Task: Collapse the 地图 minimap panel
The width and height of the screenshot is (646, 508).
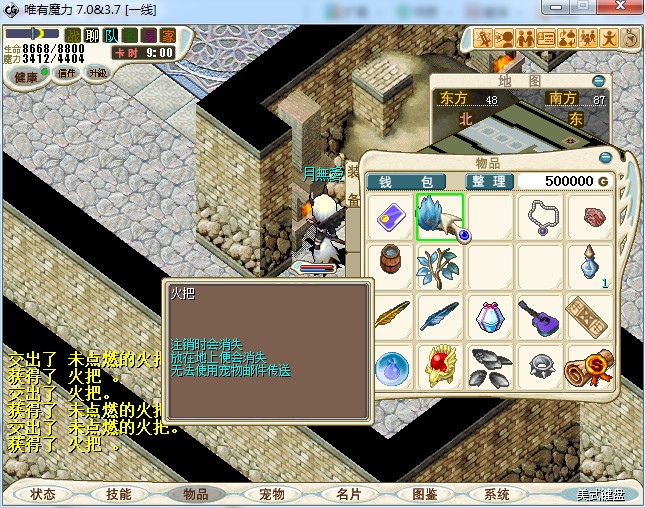Action: tap(599, 80)
